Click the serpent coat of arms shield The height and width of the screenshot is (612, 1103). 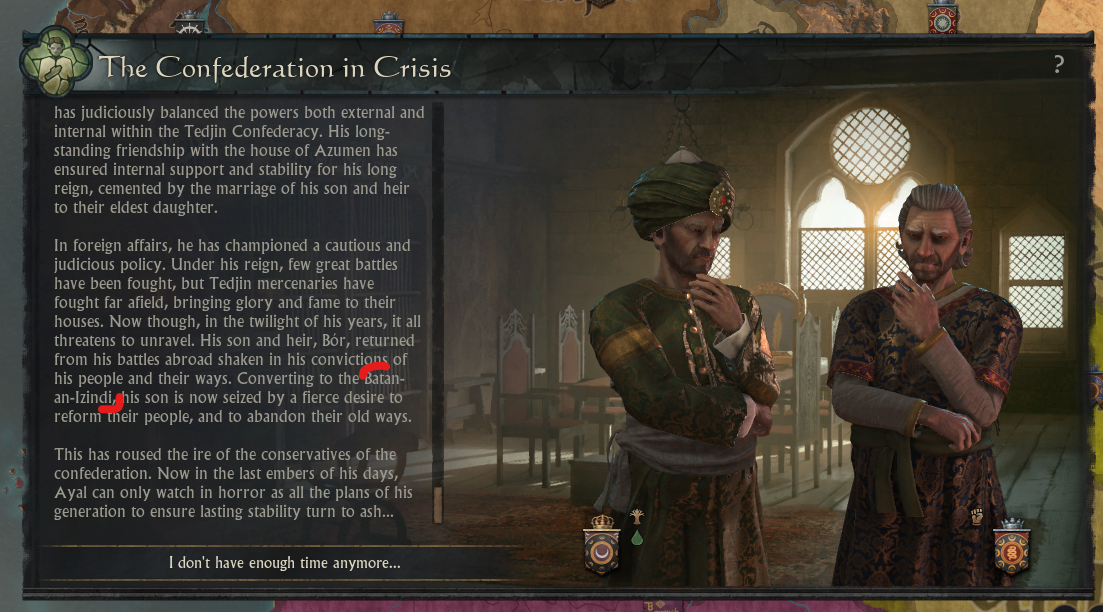tap(1013, 549)
